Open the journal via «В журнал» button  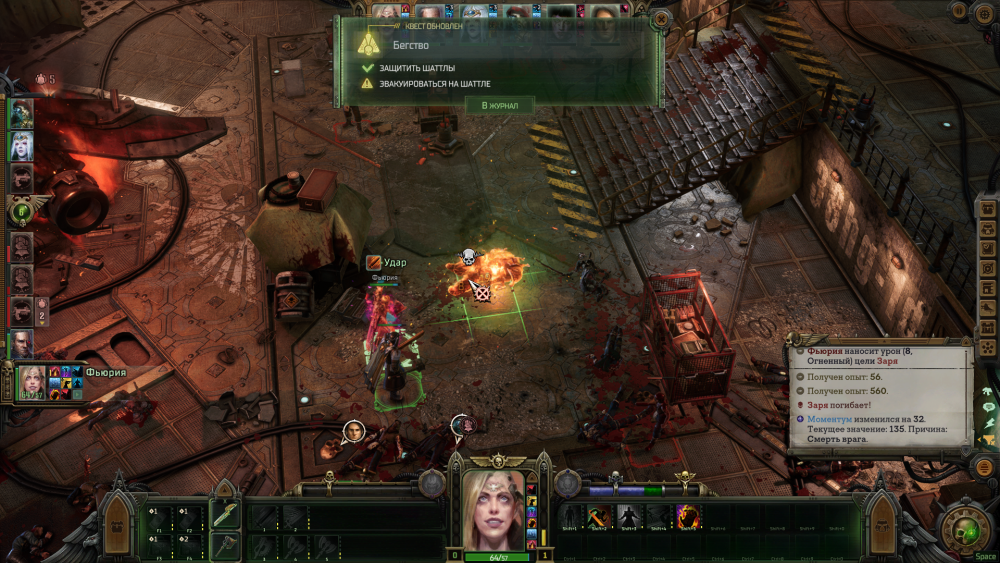(x=499, y=105)
